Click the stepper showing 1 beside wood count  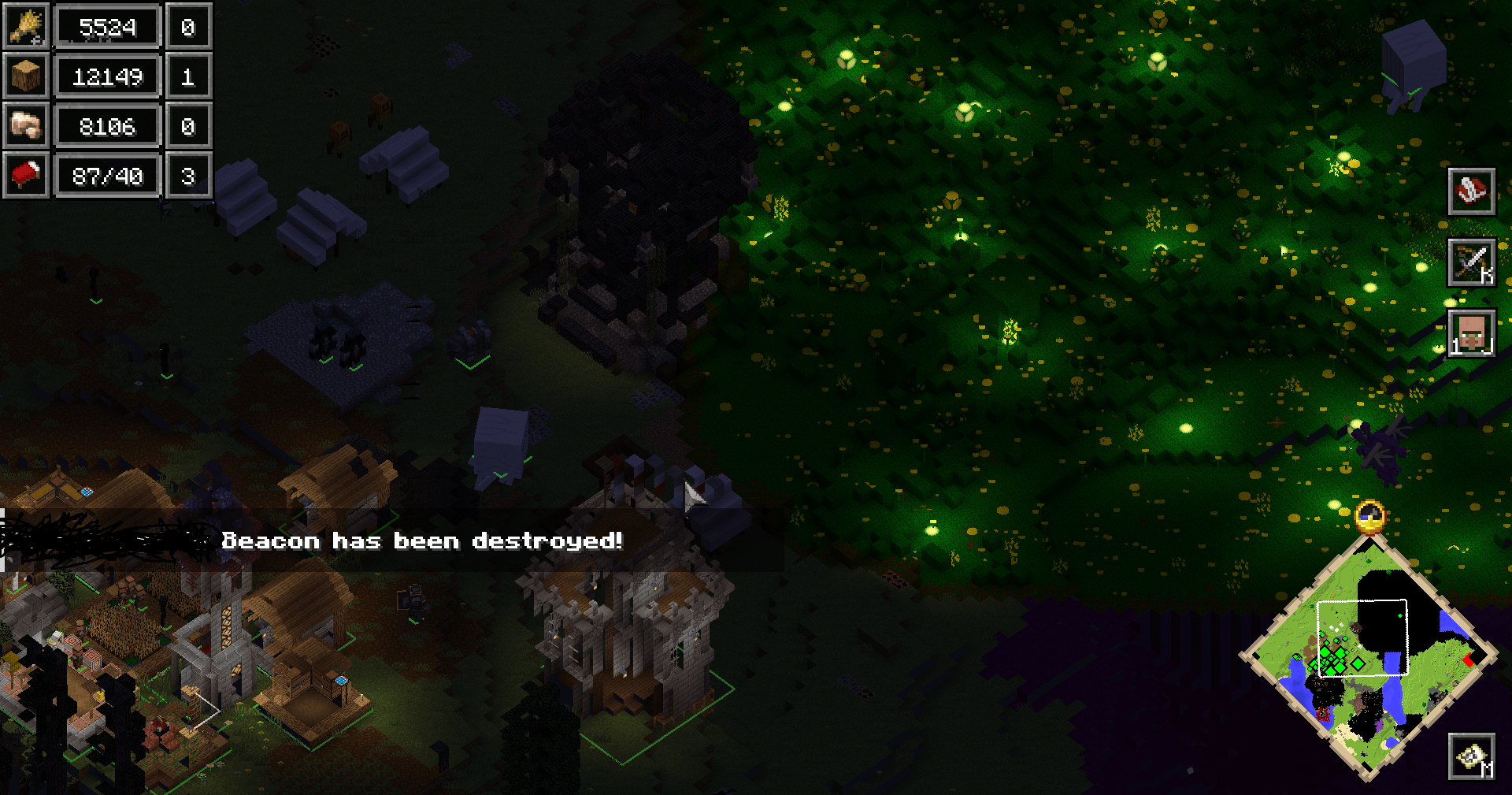pos(189,76)
